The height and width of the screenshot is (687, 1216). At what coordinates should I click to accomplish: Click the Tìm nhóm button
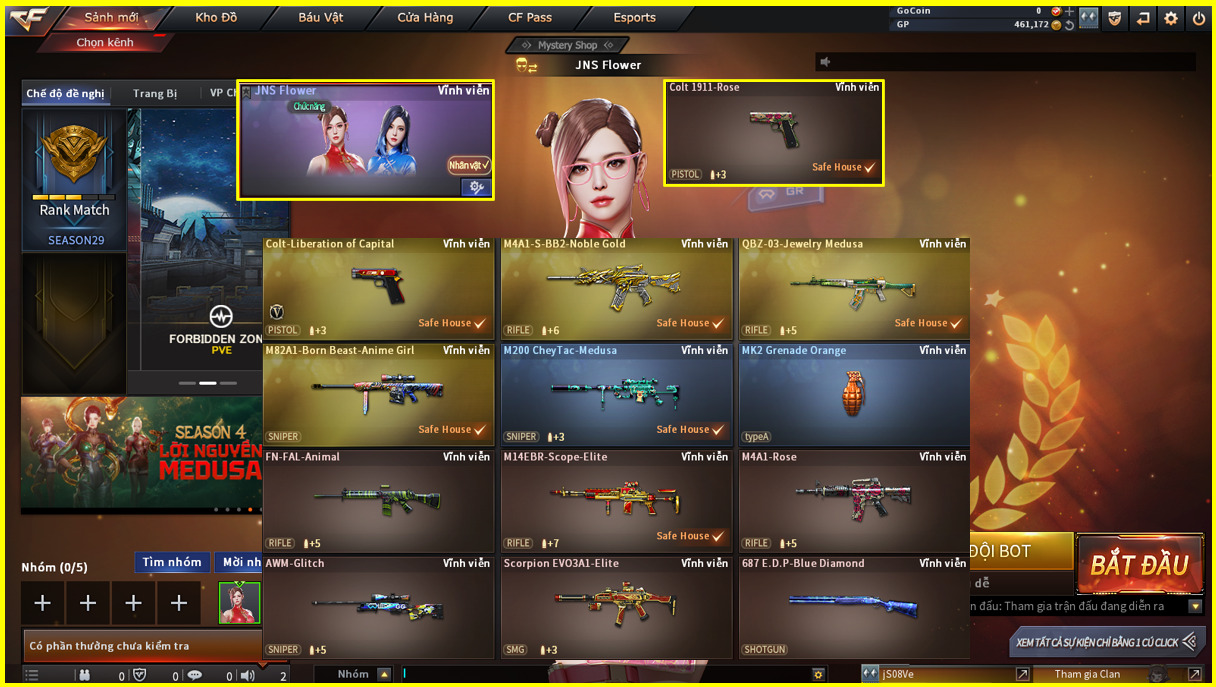coord(172,563)
